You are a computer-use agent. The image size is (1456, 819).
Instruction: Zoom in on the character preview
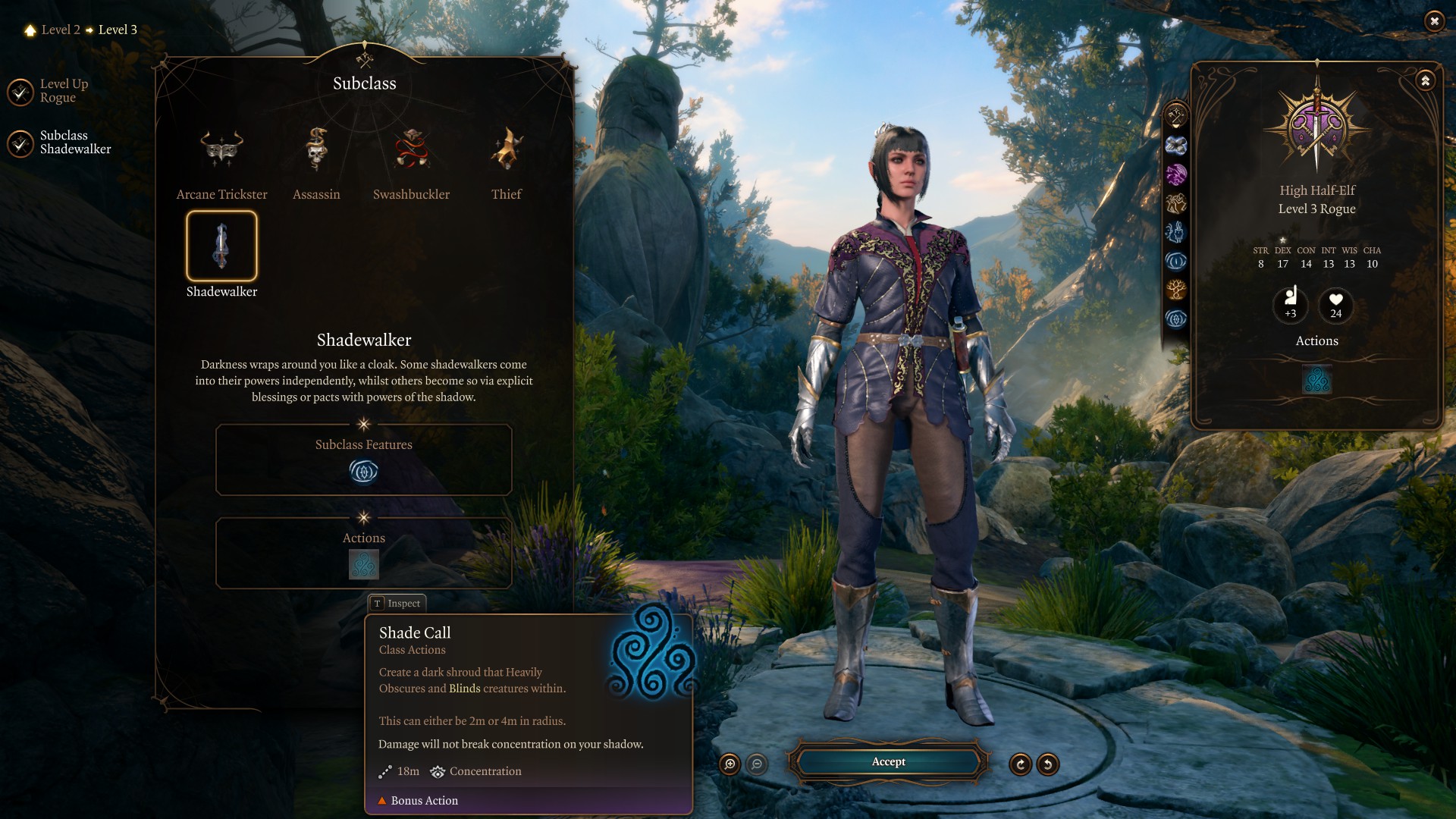(x=730, y=764)
